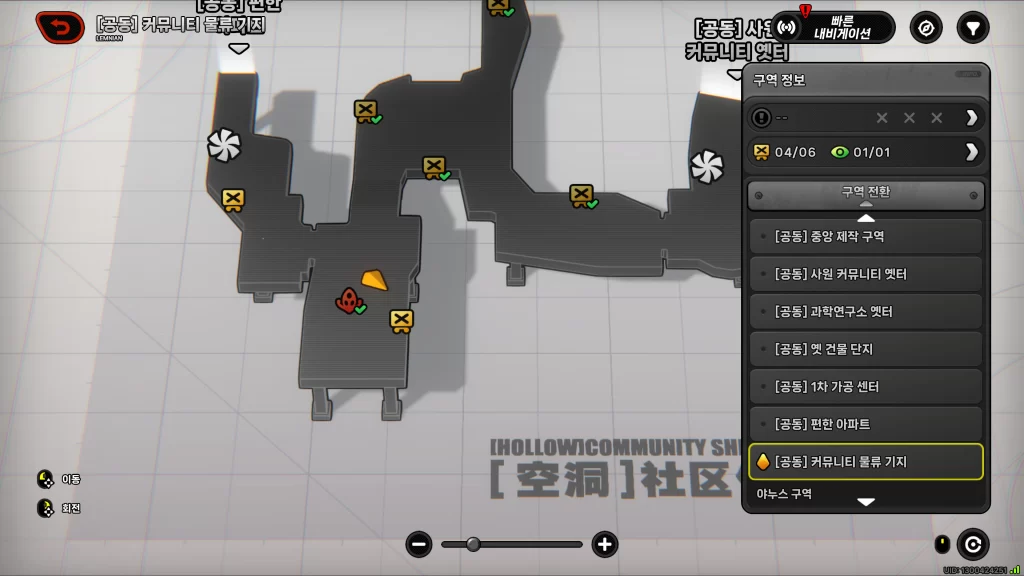This screenshot has height=576, width=1024.
Task: Zoom out with the minus button
Action: pos(420,544)
